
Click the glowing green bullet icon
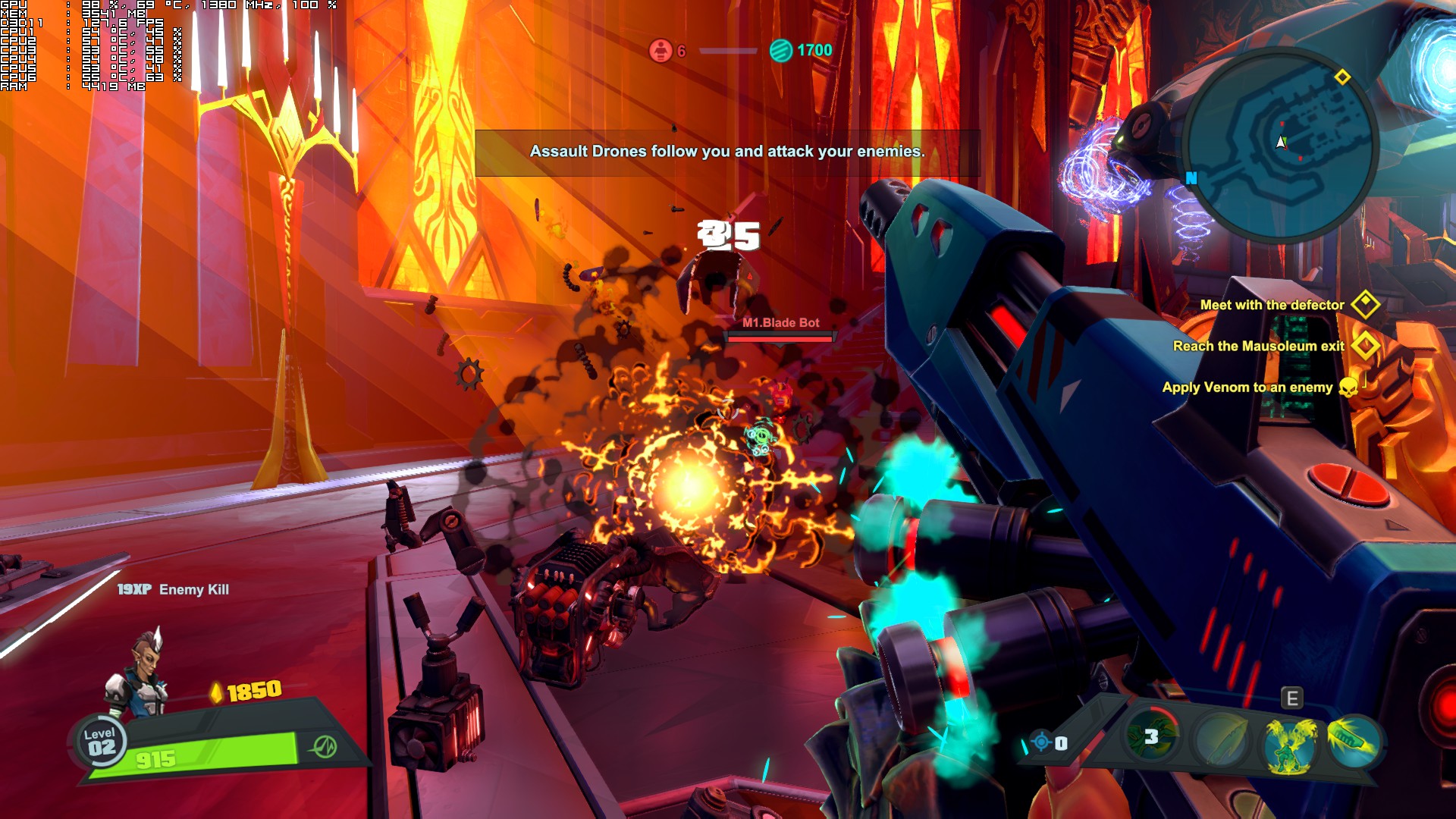tap(1354, 739)
